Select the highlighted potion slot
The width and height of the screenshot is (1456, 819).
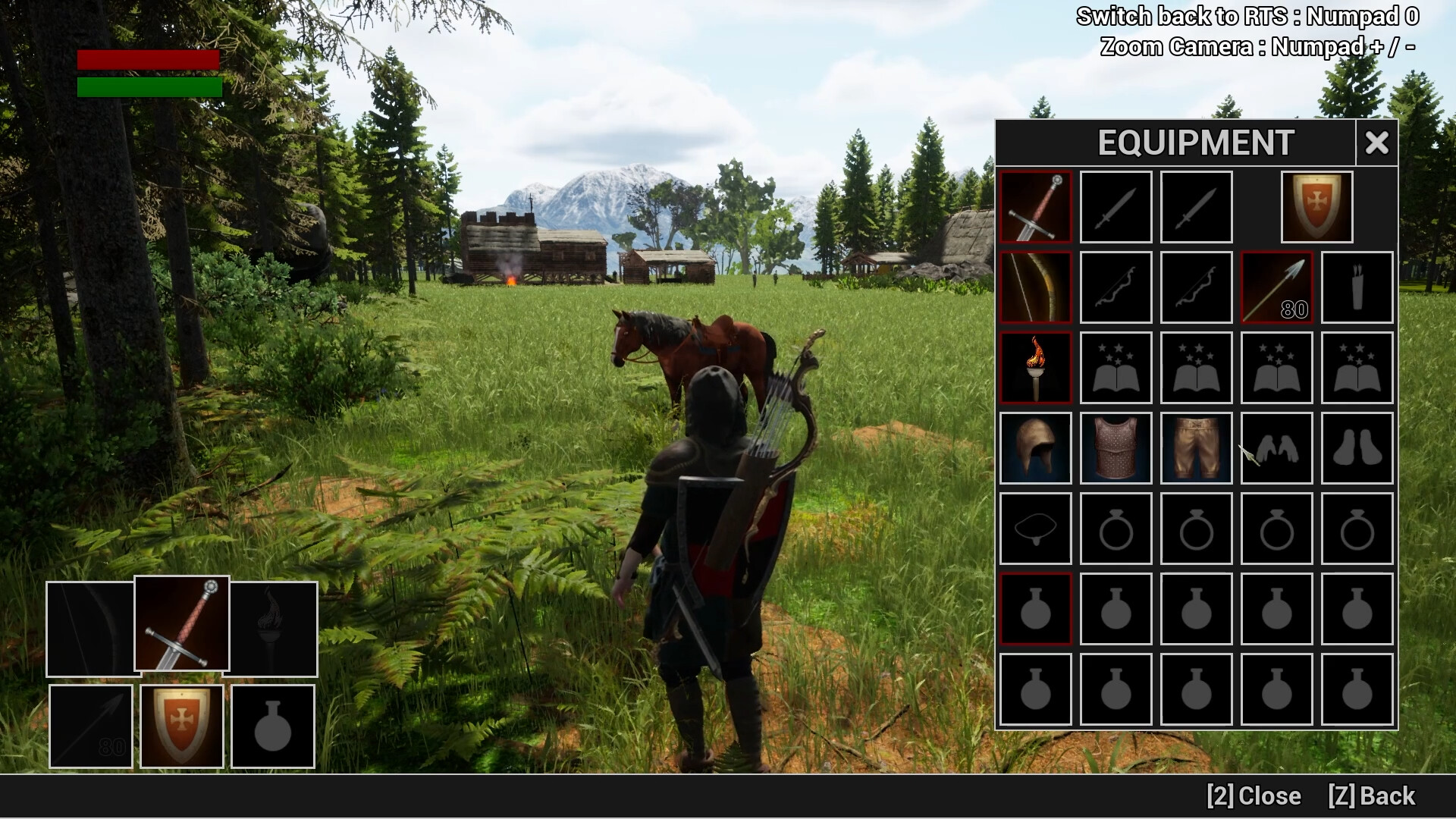[x=1035, y=608]
